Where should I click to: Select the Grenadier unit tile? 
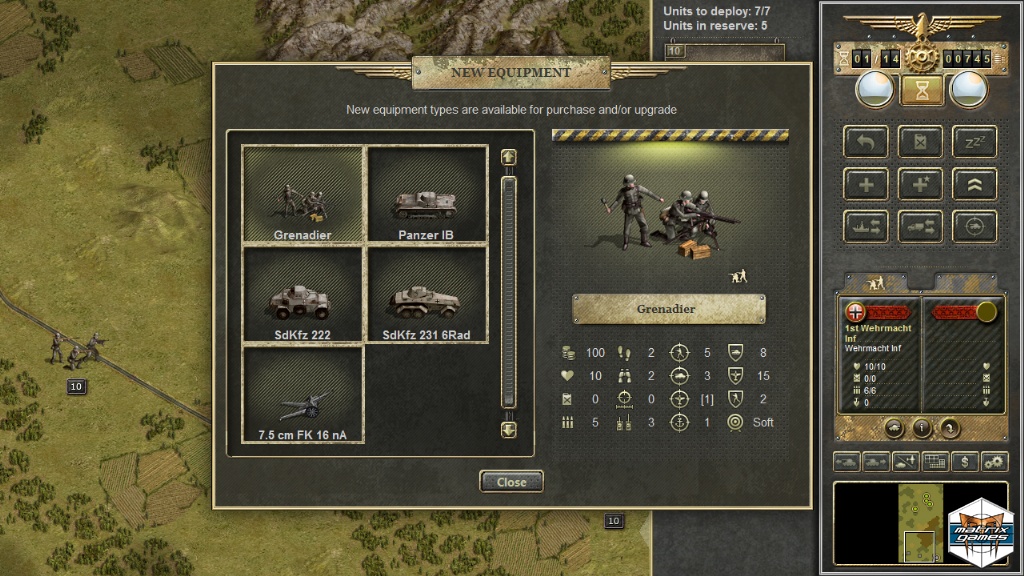(303, 196)
